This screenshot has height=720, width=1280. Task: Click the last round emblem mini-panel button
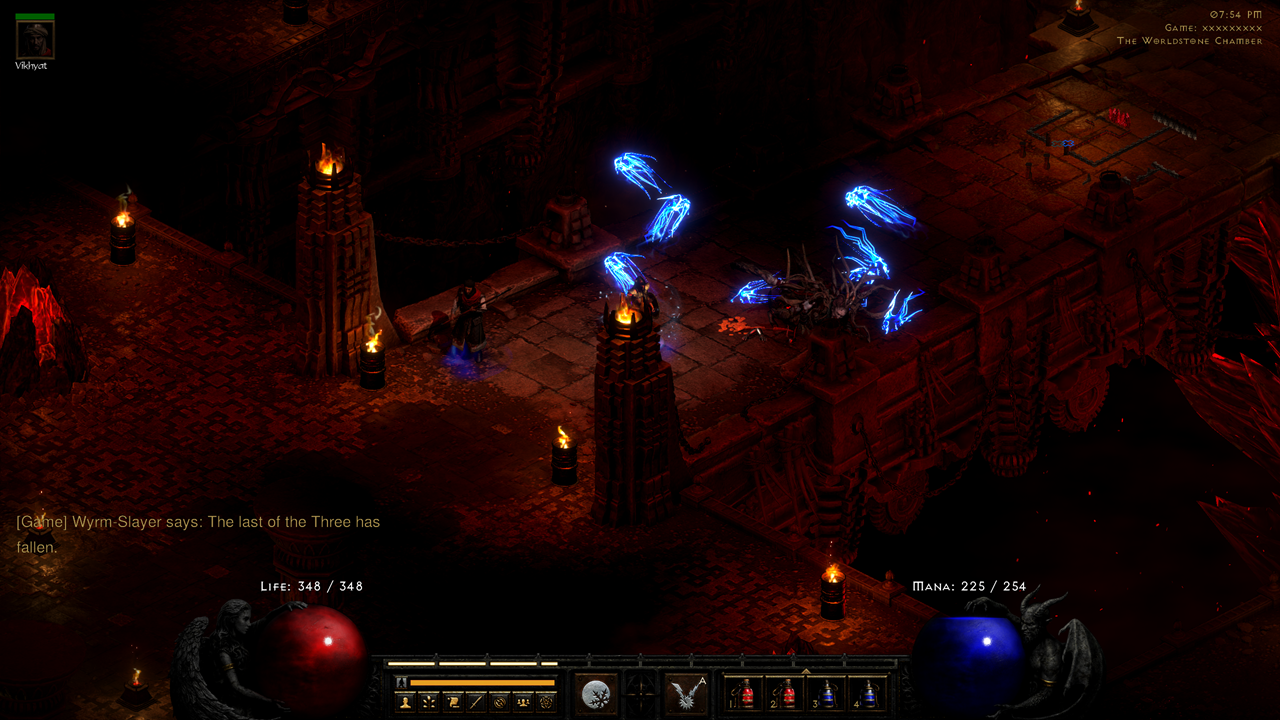tap(545, 702)
